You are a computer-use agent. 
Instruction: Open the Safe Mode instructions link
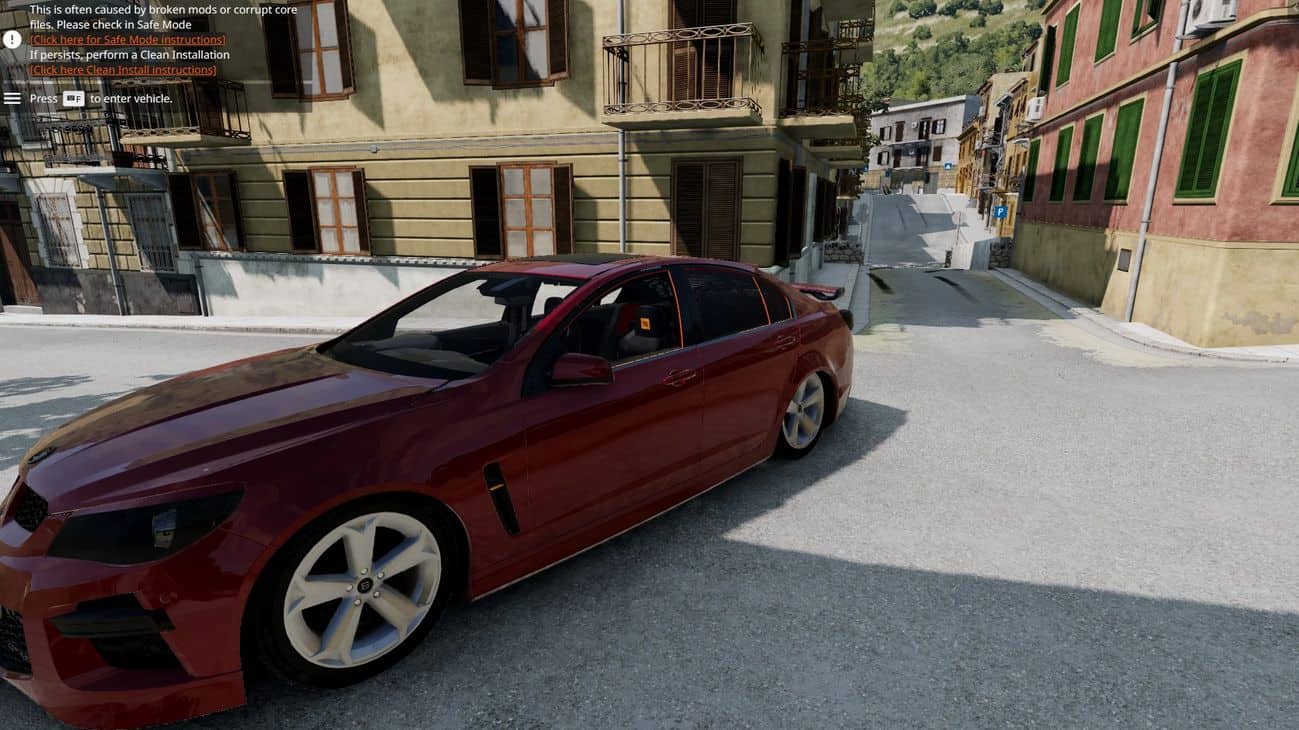(x=127, y=40)
